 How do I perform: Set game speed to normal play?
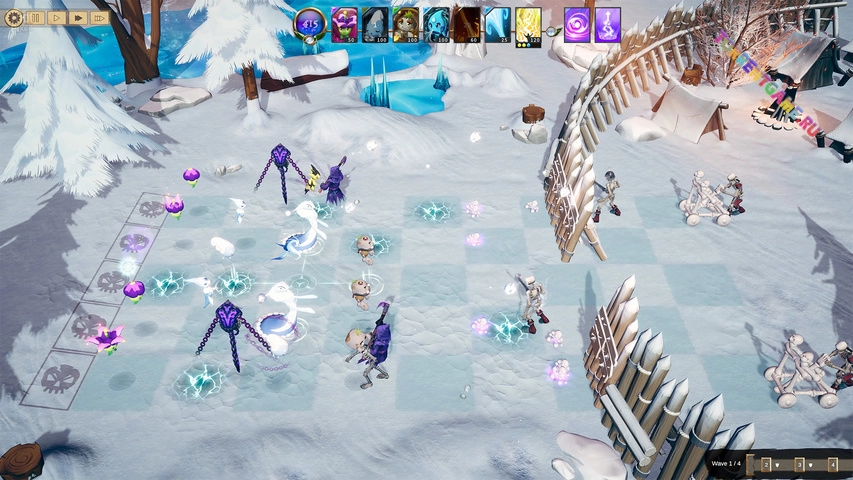coord(57,18)
